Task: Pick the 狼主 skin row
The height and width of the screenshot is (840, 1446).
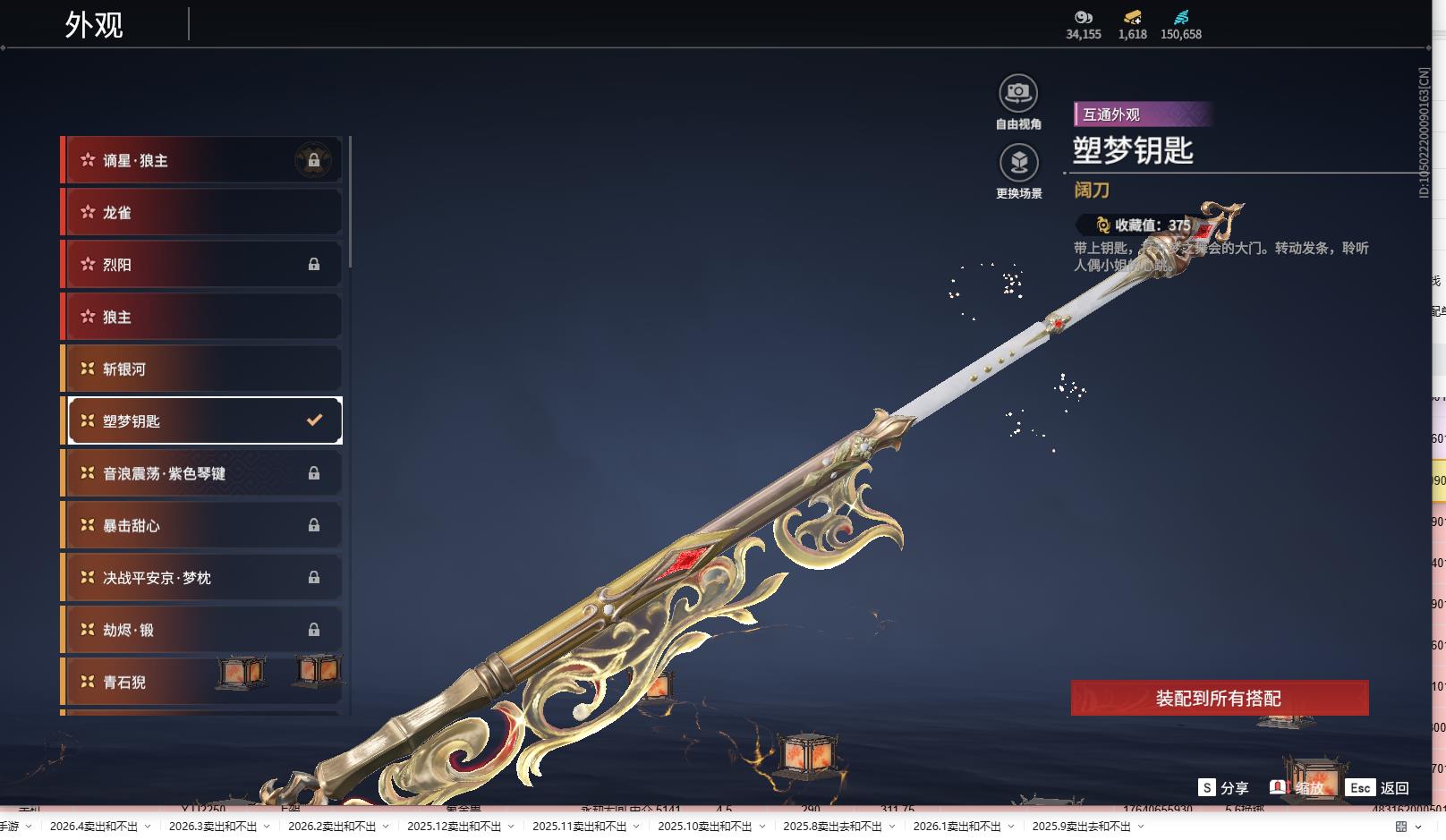Action: pos(202,317)
